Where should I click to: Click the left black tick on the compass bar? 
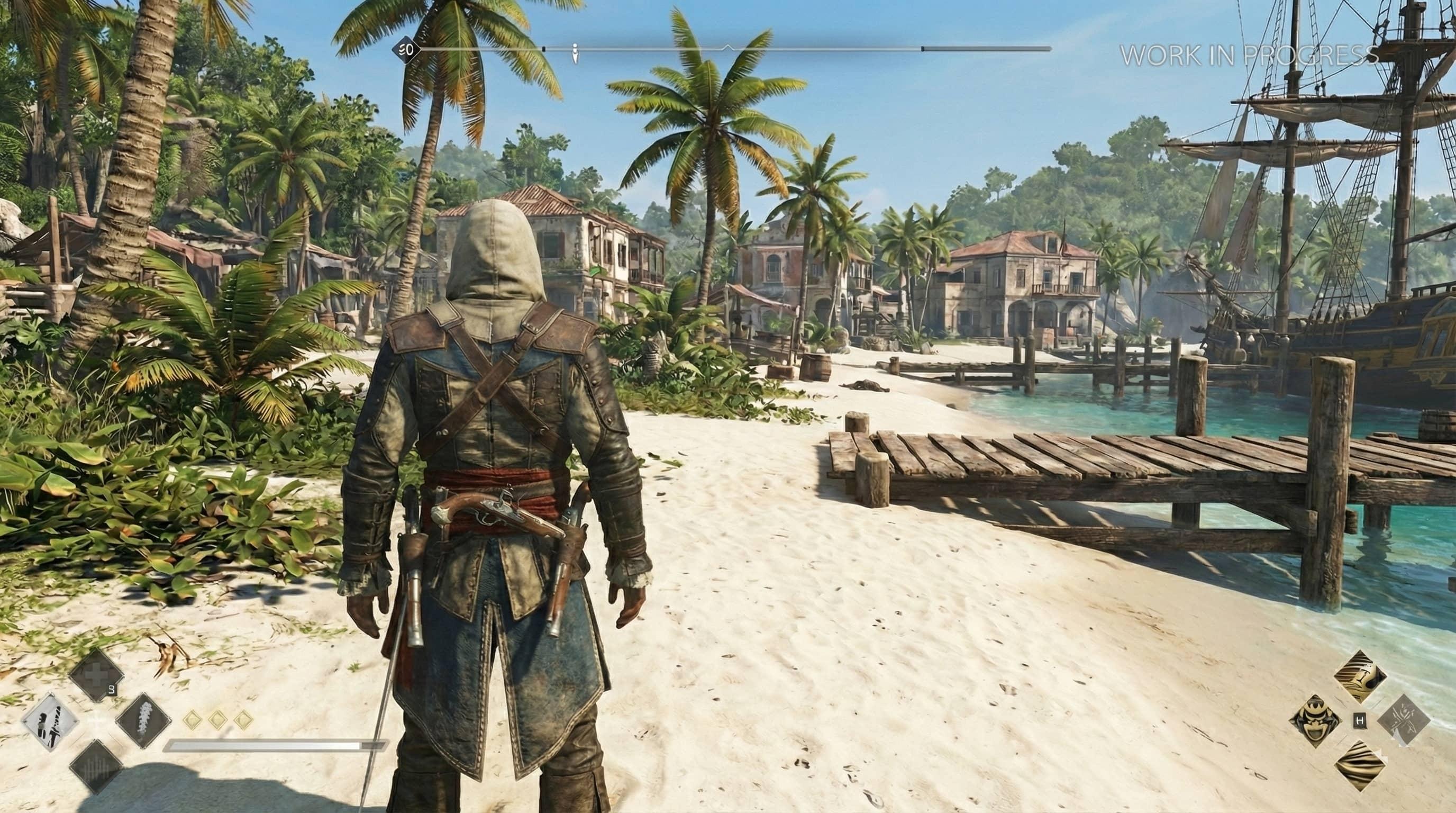[x=544, y=50]
